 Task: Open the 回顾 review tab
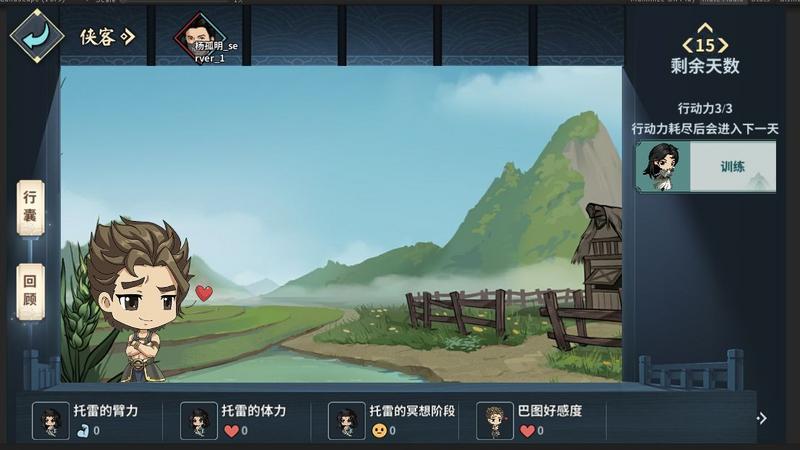coord(31,291)
